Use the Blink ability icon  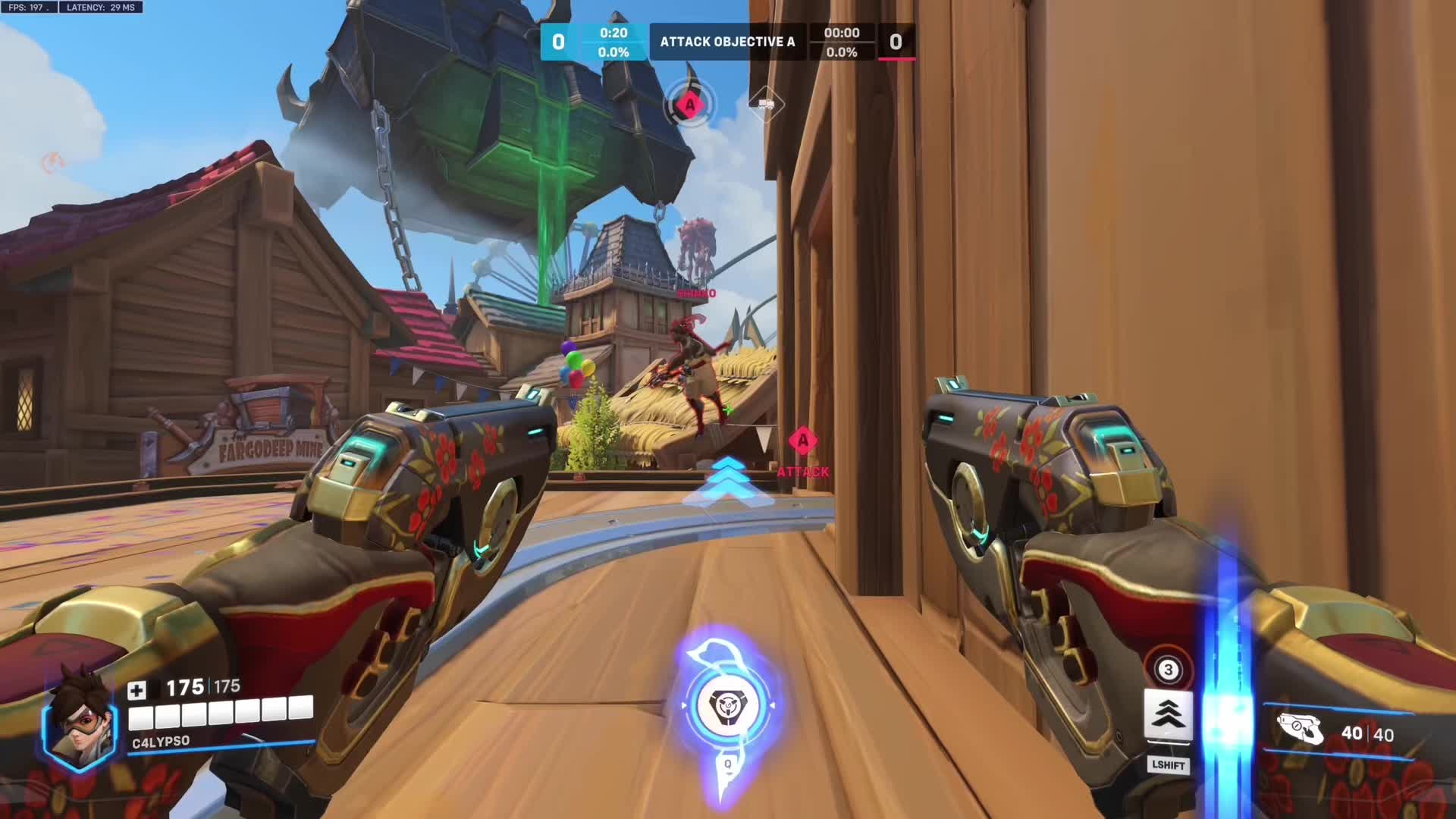(x=1168, y=714)
